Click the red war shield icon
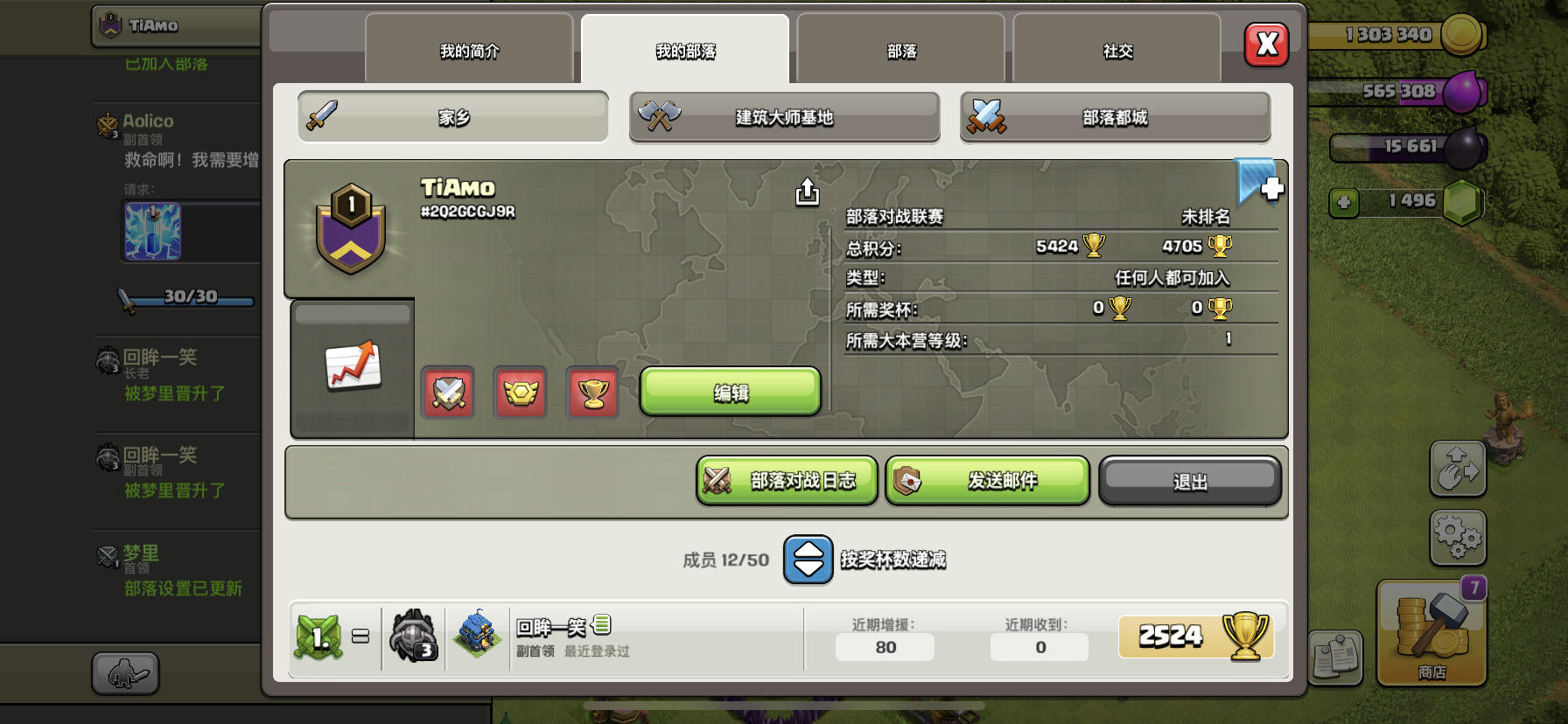1568x724 pixels. 447,393
